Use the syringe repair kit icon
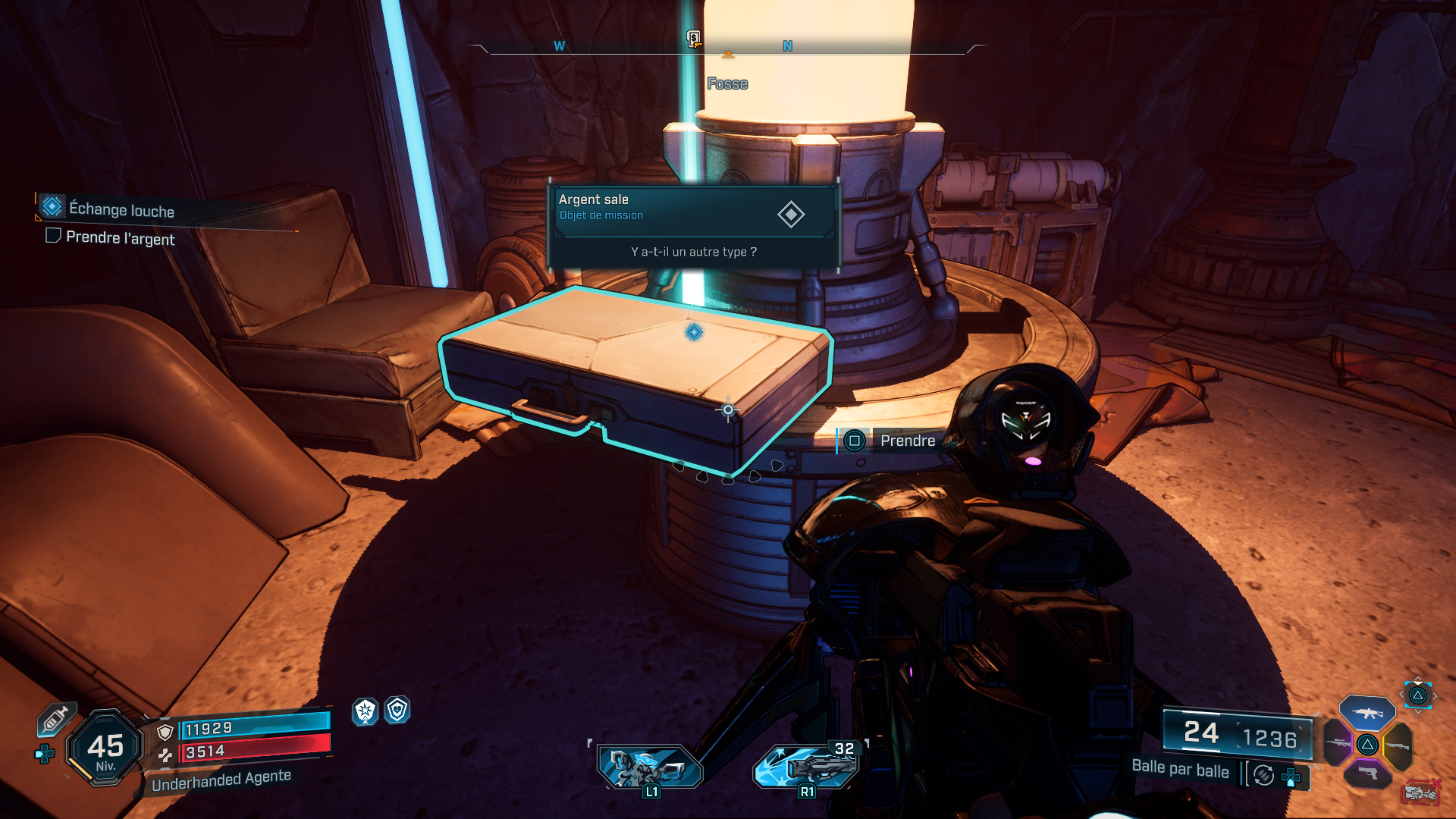This screenshot has height=819, width=1456. [x=55, y=719]
